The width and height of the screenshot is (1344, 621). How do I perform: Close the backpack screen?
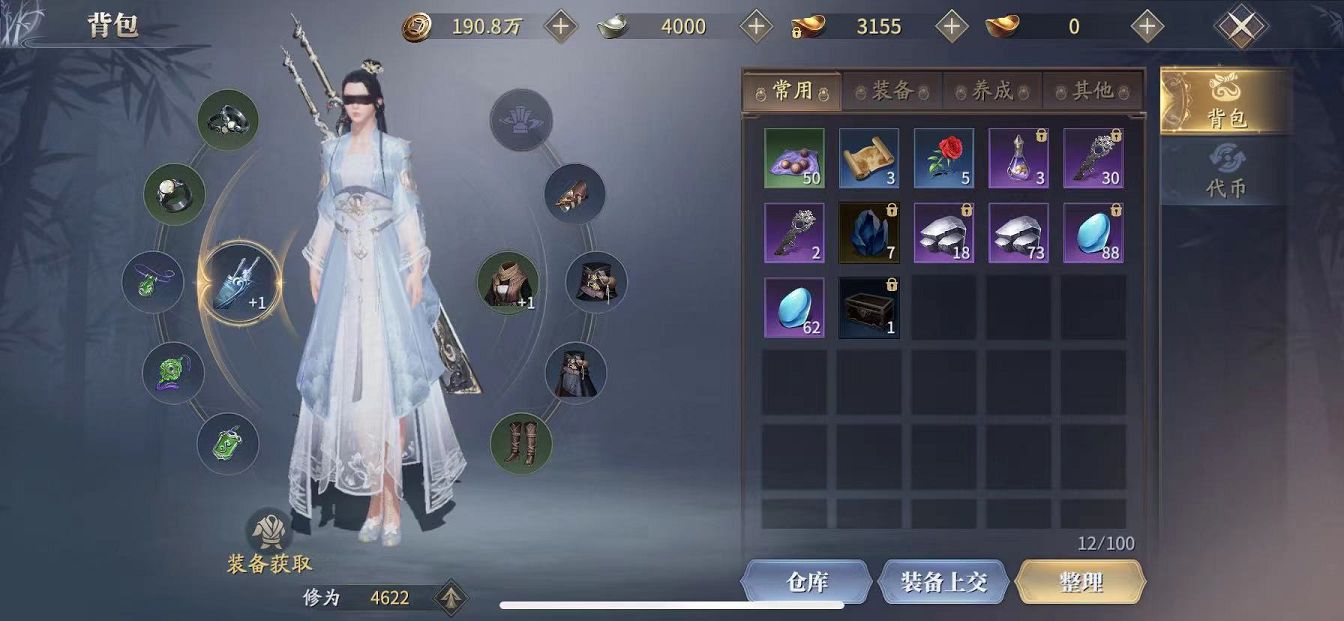click(x=1240, y=27)
